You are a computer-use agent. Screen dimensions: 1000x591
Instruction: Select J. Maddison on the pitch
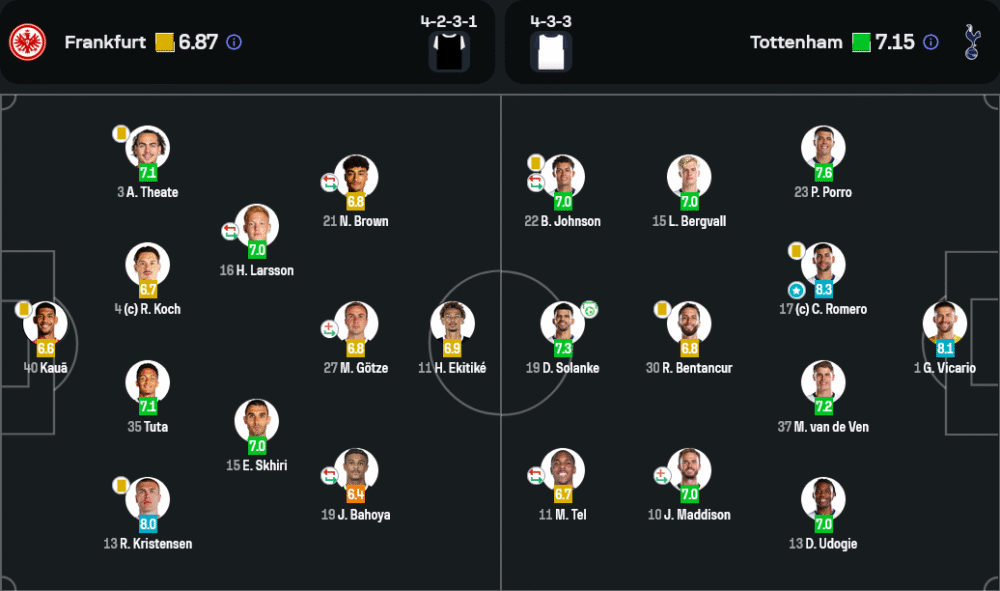pos(689,469)
